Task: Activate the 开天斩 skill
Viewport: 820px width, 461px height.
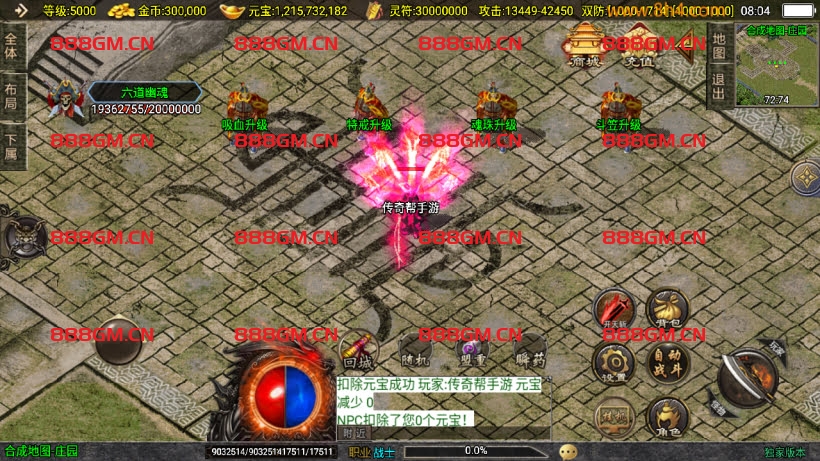Action: 613,310
